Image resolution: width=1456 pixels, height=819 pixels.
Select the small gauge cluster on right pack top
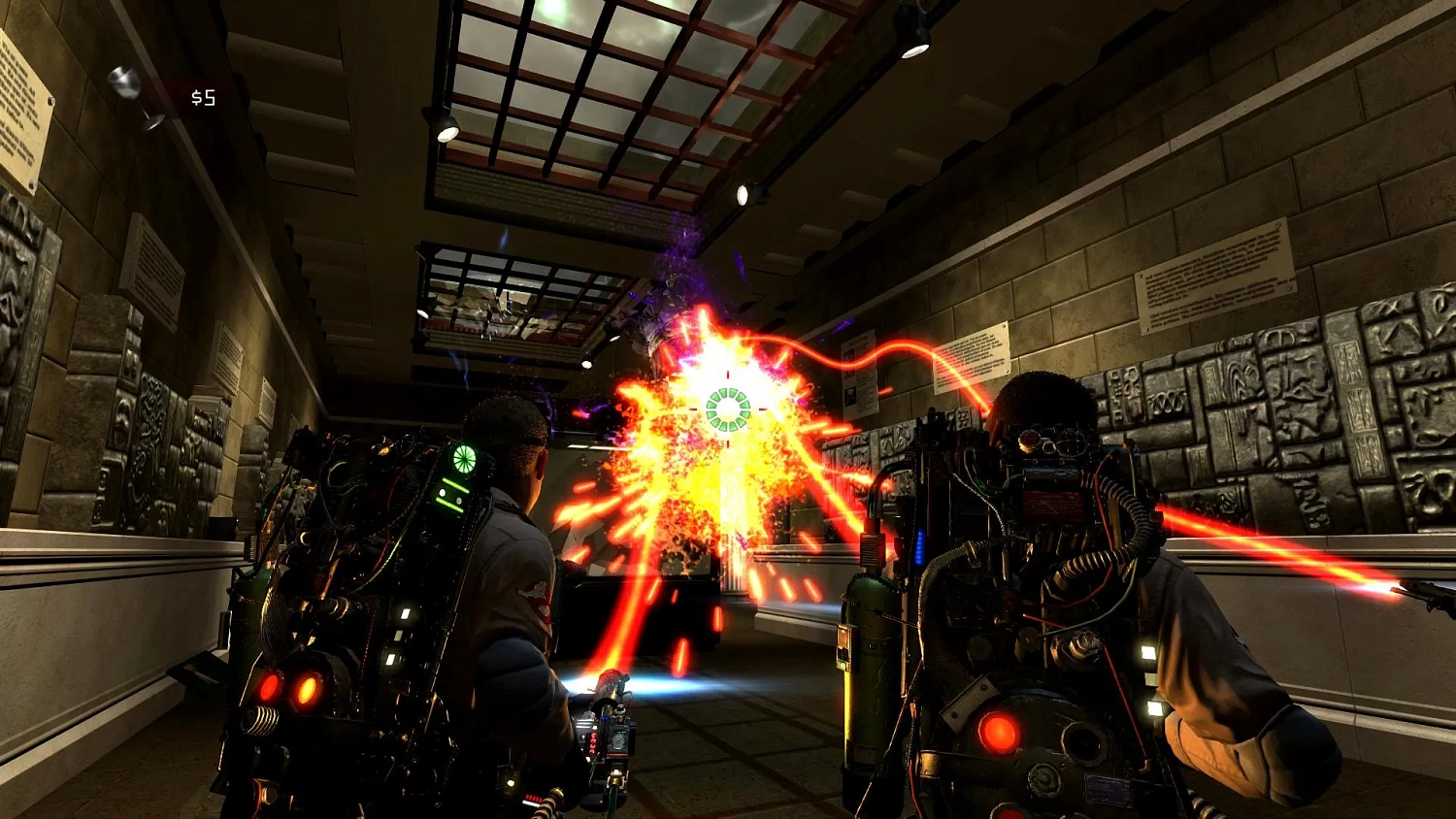coord(1048,442)
